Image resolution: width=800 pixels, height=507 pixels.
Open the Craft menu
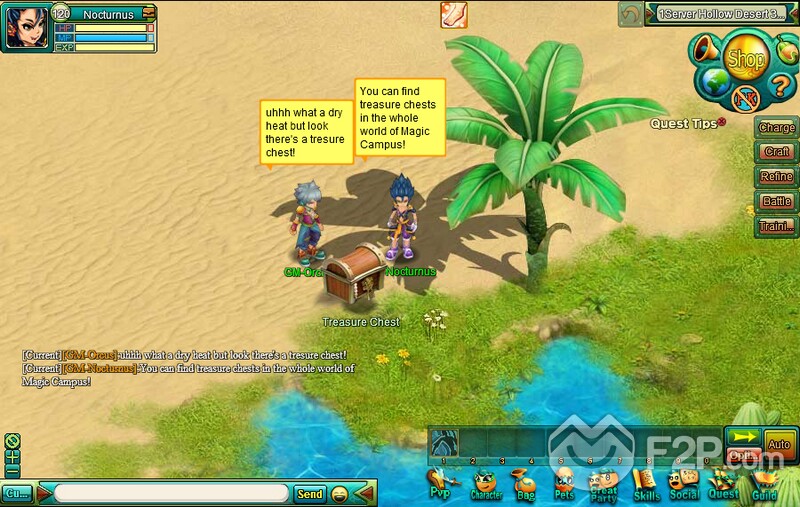click(x=776, y=152)
